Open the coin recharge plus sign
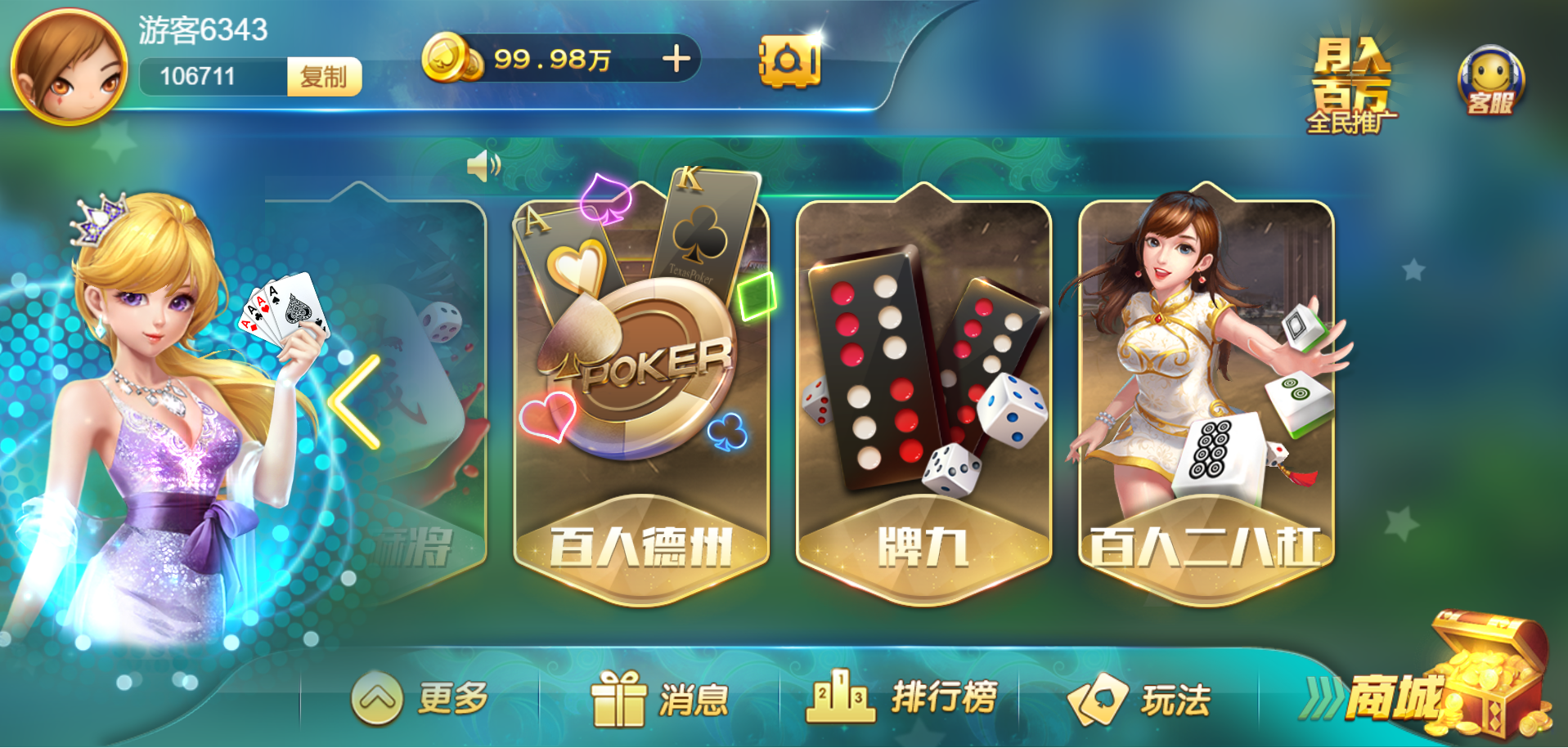The height and width of the screenshot is (748, 1568). [676, 59]
